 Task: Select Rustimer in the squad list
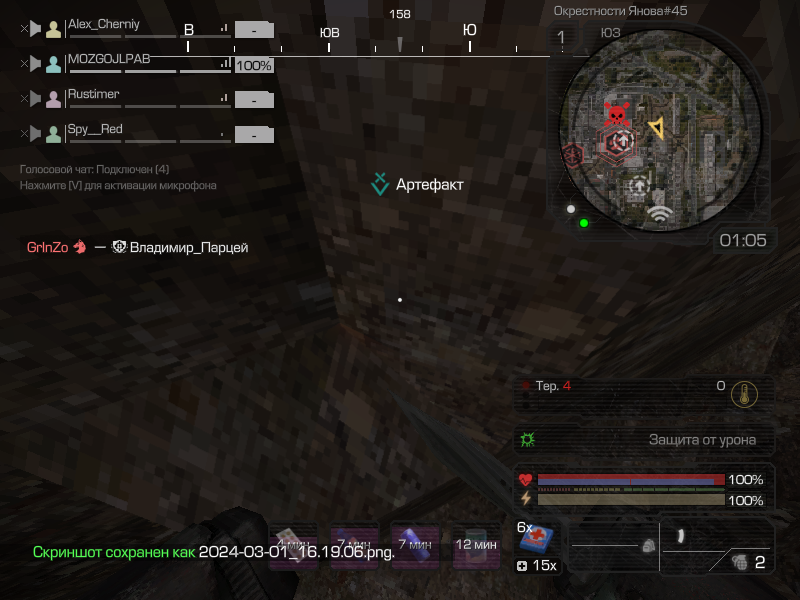click(93, 94)
